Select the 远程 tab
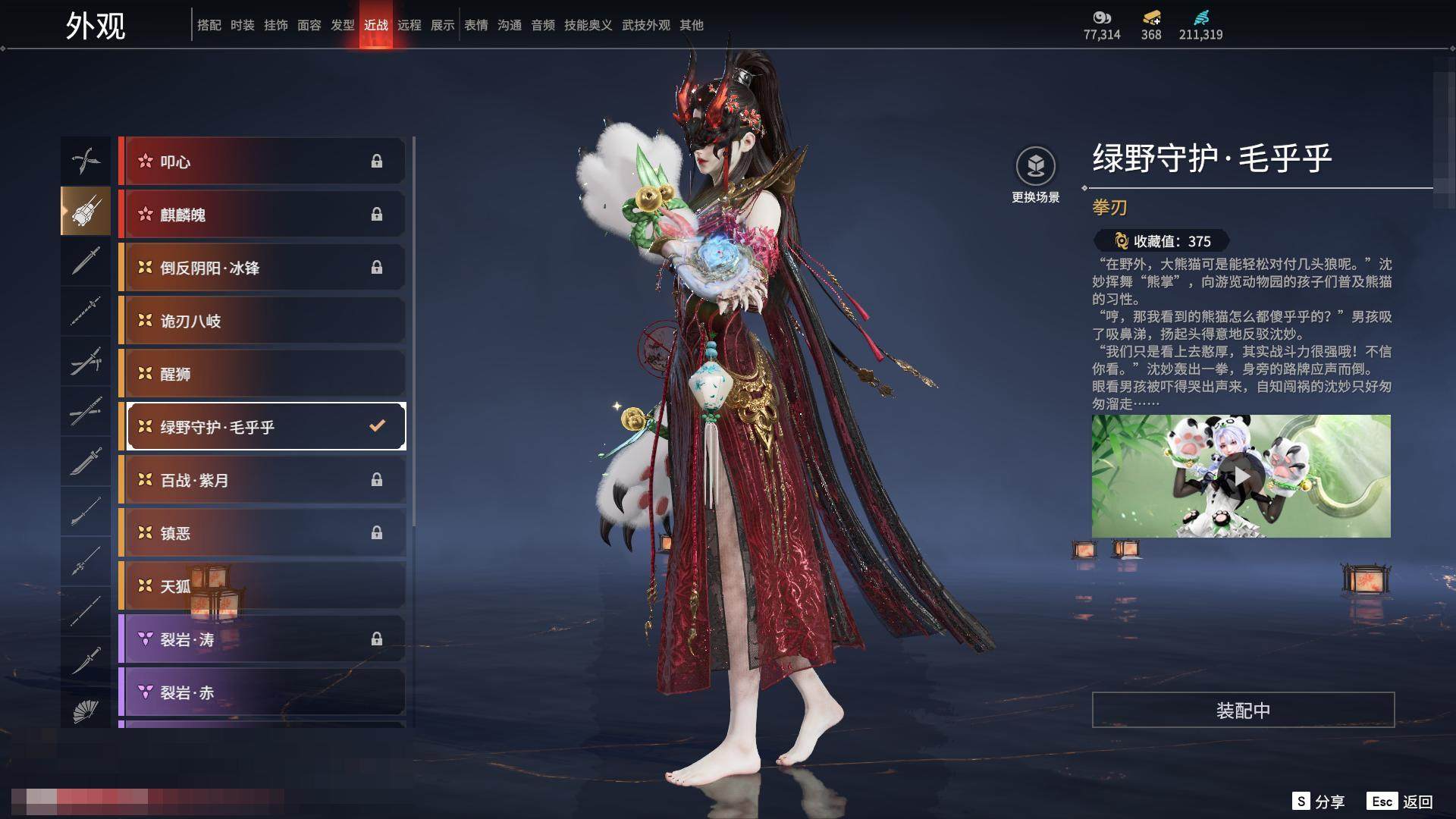This screenshot has width=1456, height=819. tap(409, 25)
